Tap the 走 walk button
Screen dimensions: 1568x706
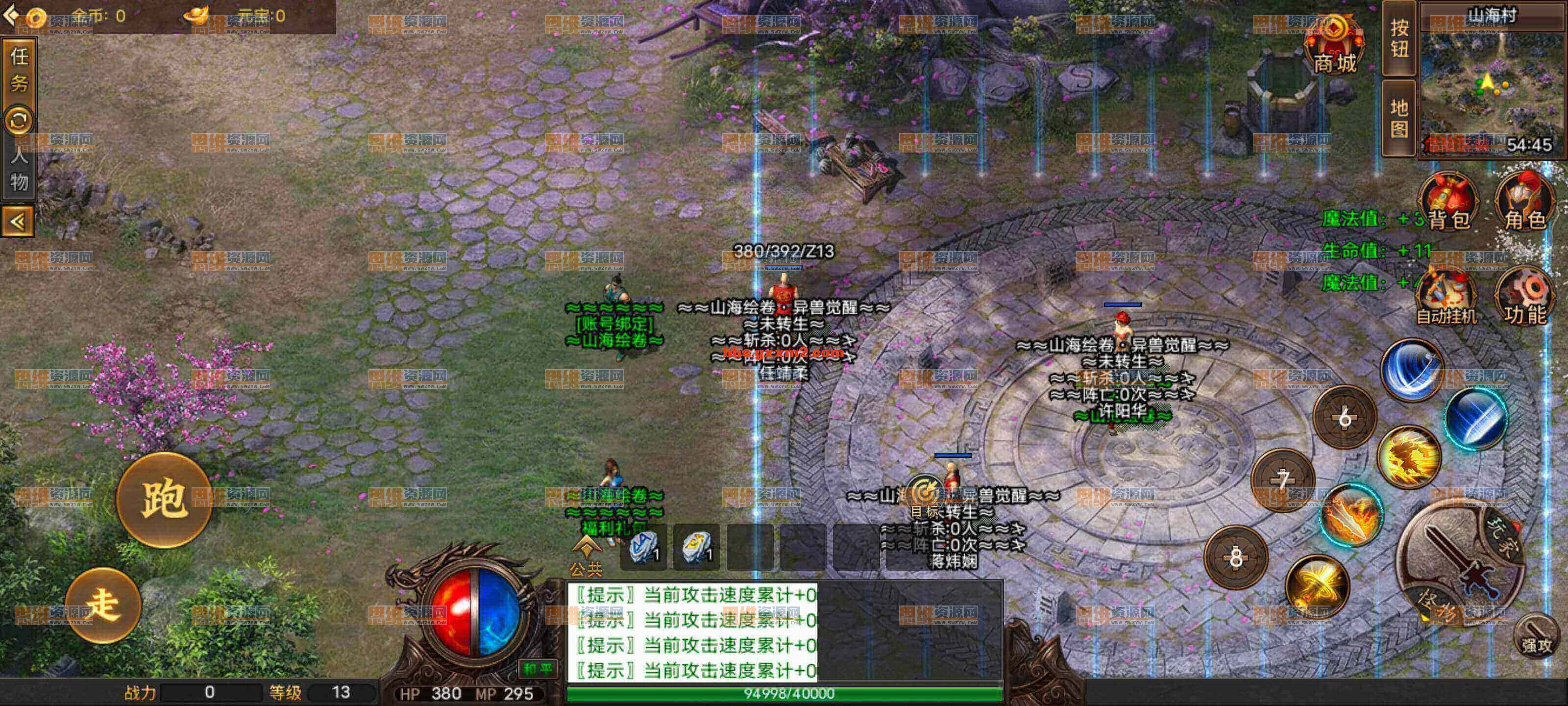click(x=103, y=605)
